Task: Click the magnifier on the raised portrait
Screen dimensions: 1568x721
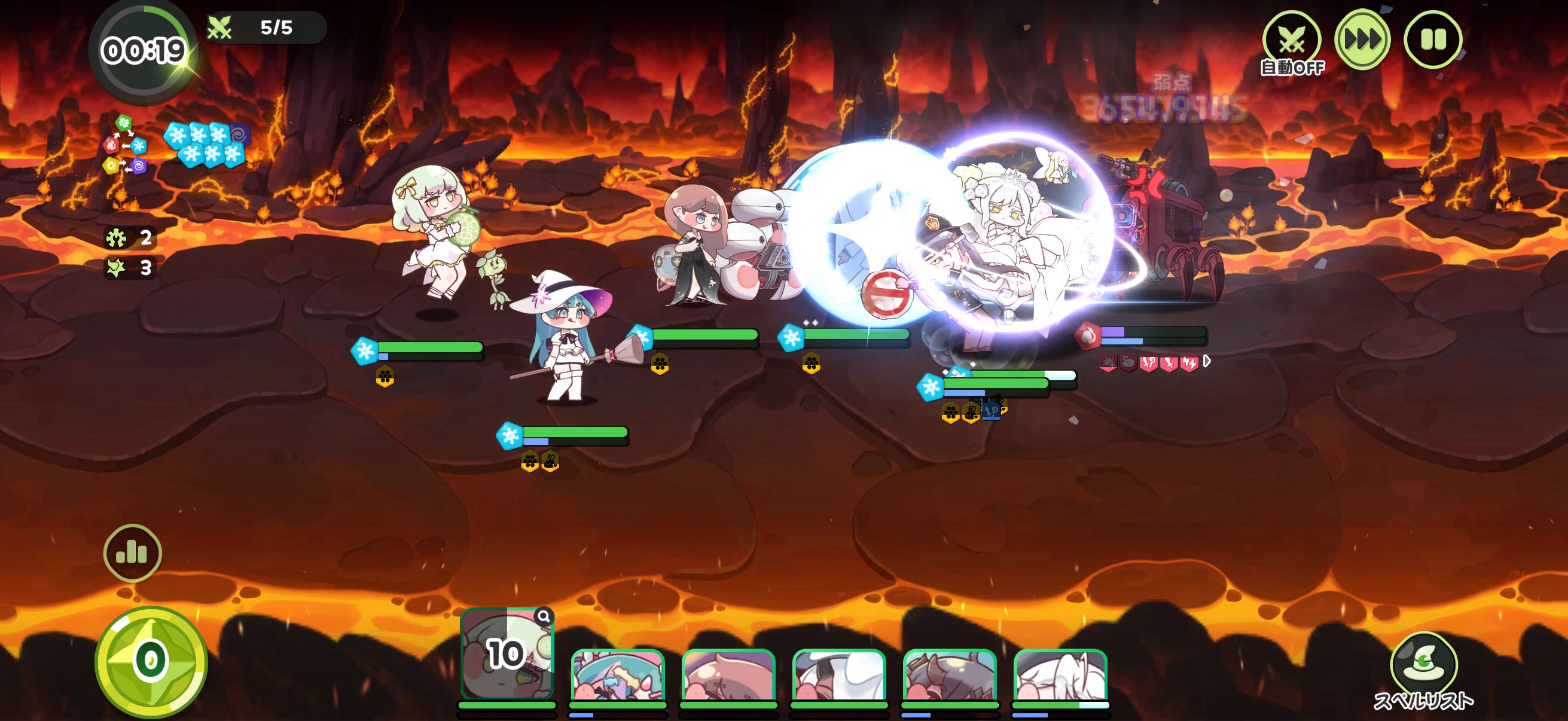Action: 544,616
